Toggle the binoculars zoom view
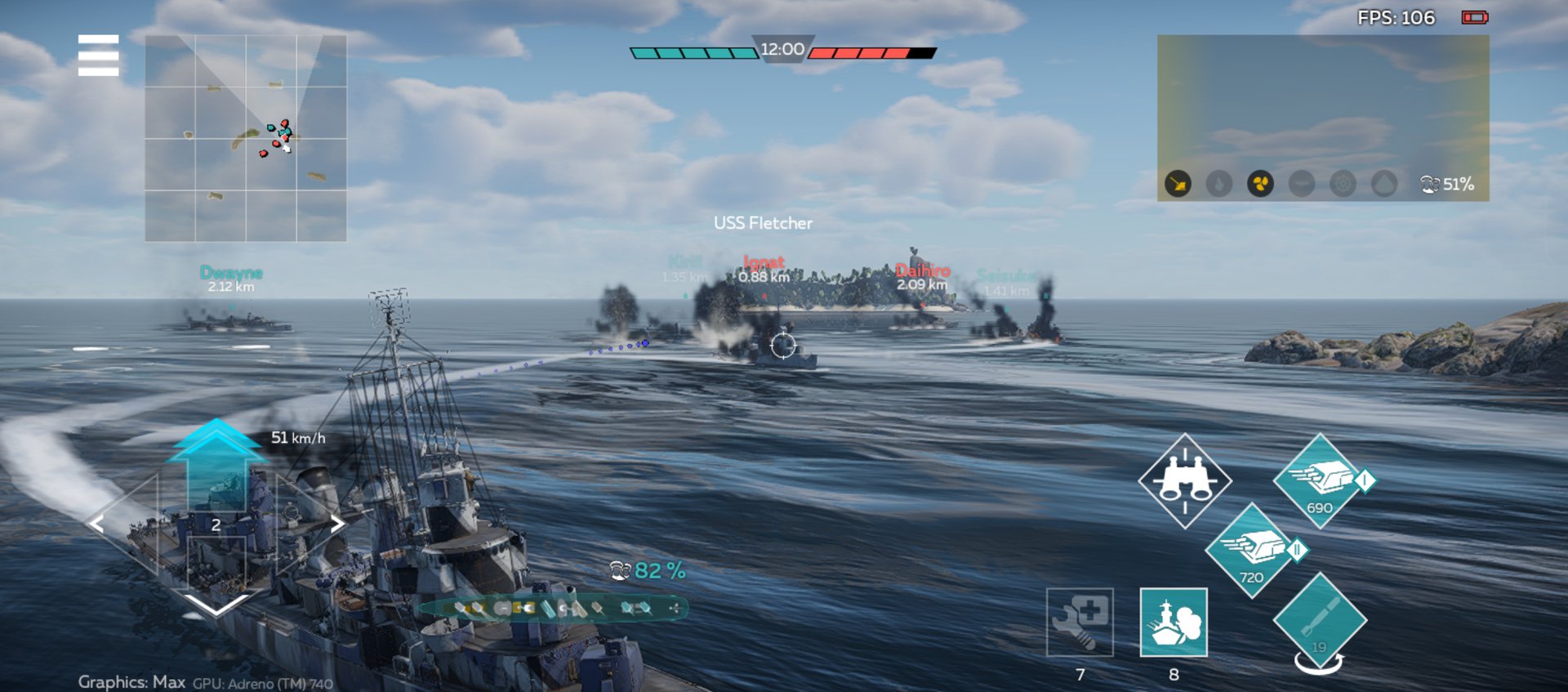Image resolution: width=1568 pixels, height=692 pixels. 1184,480
